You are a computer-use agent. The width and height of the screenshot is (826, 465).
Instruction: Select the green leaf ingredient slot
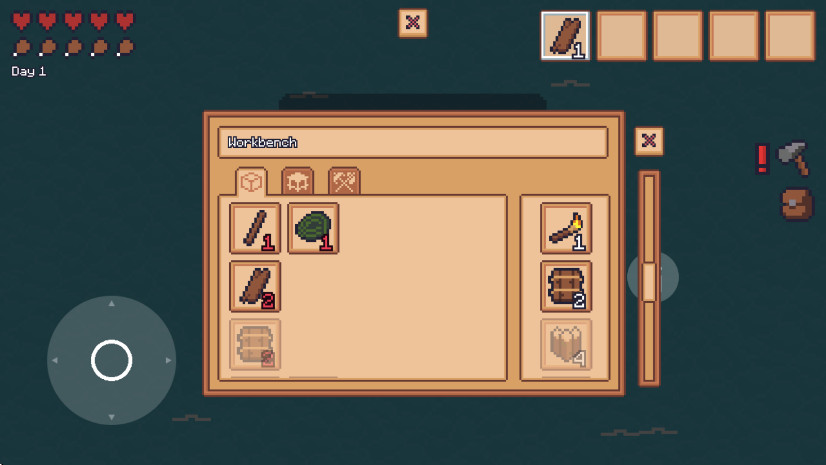pyautogui.click(x=313, y=229)
